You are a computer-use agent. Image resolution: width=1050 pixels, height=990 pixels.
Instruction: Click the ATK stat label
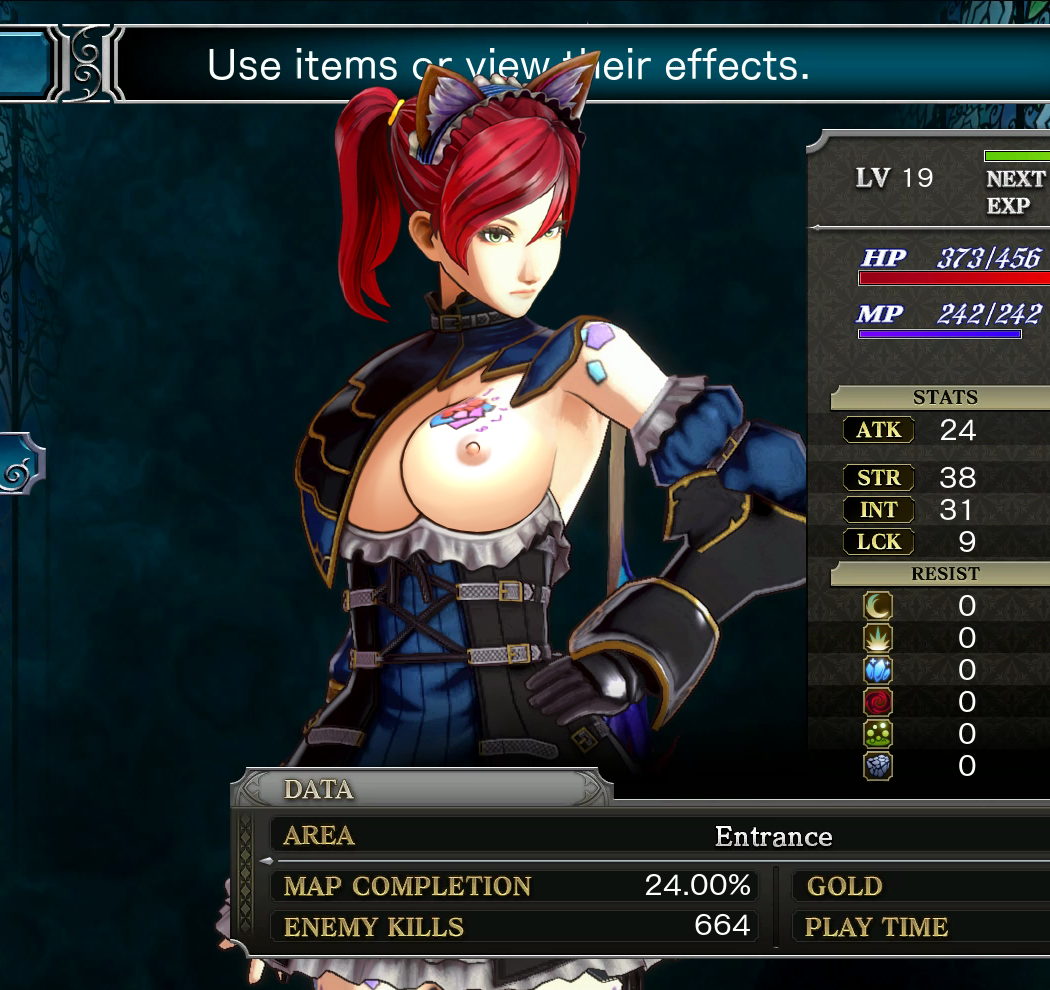tap(878, 431)
